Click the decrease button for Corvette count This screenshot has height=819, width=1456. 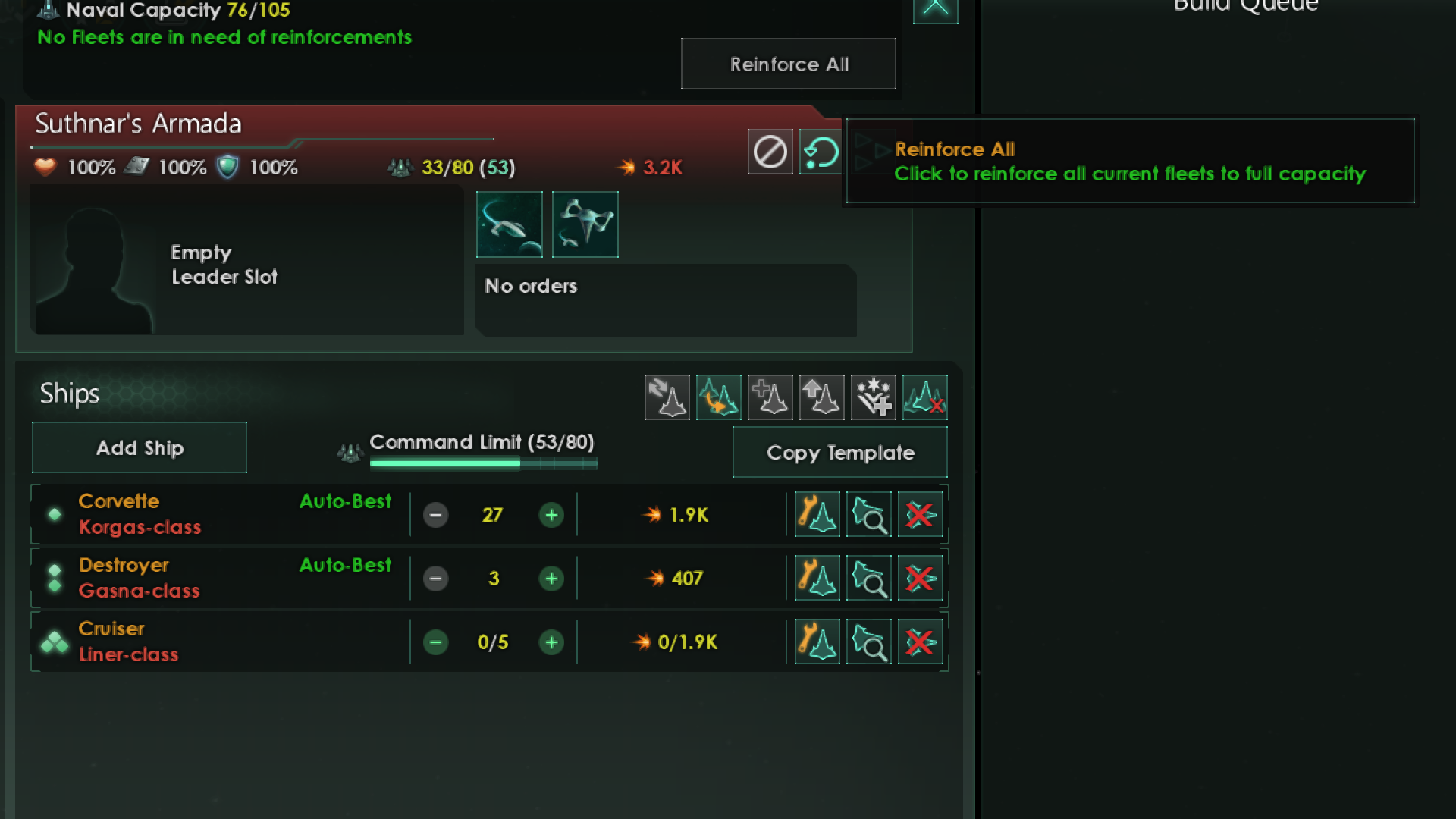point(435,514)
